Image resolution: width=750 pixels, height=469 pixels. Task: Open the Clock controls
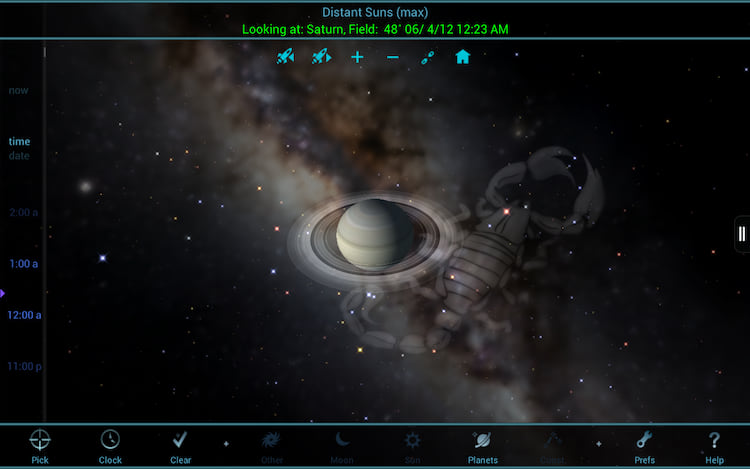click(x=110, y=444)
